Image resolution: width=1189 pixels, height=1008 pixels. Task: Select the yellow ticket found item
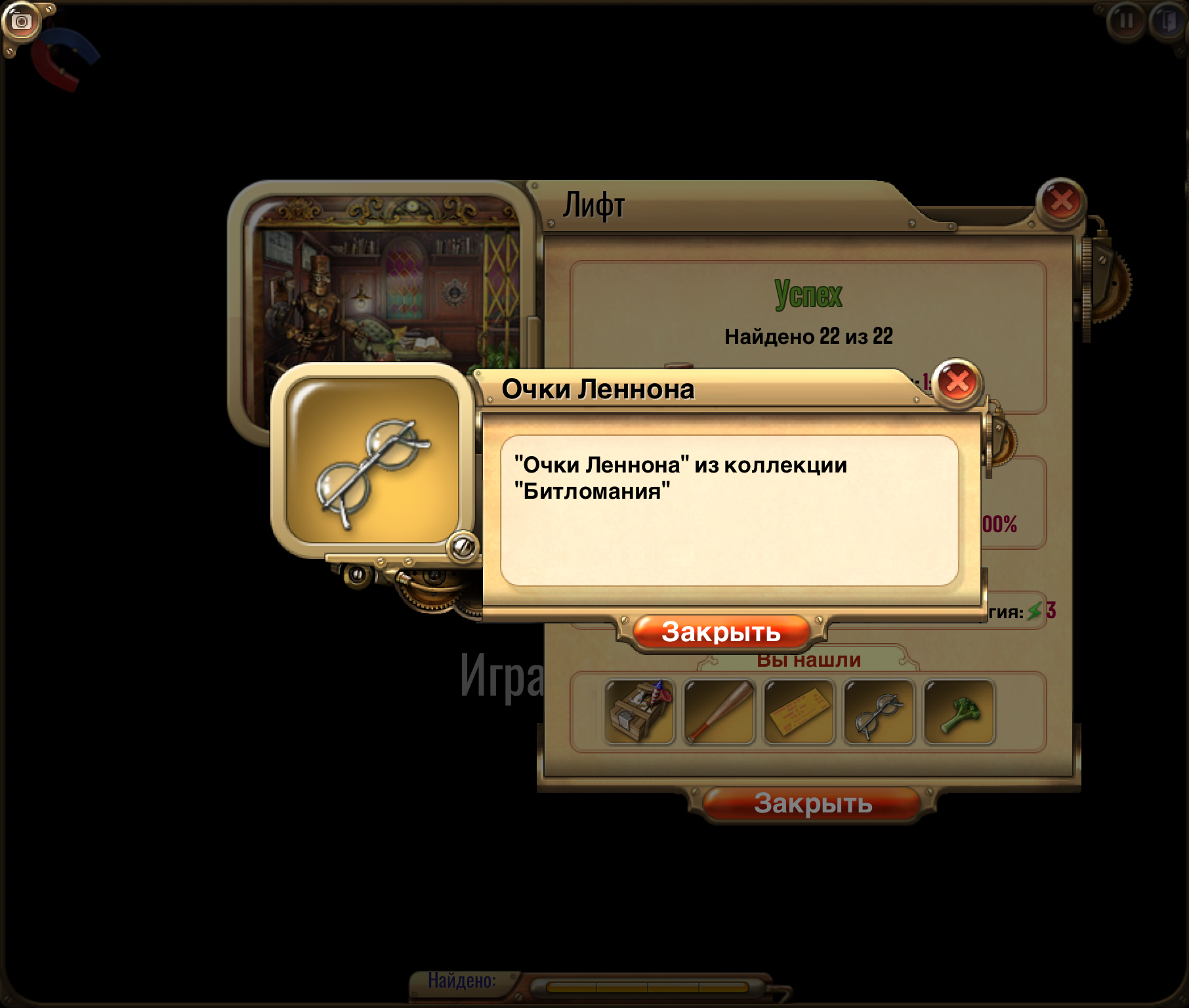point(799,712)
